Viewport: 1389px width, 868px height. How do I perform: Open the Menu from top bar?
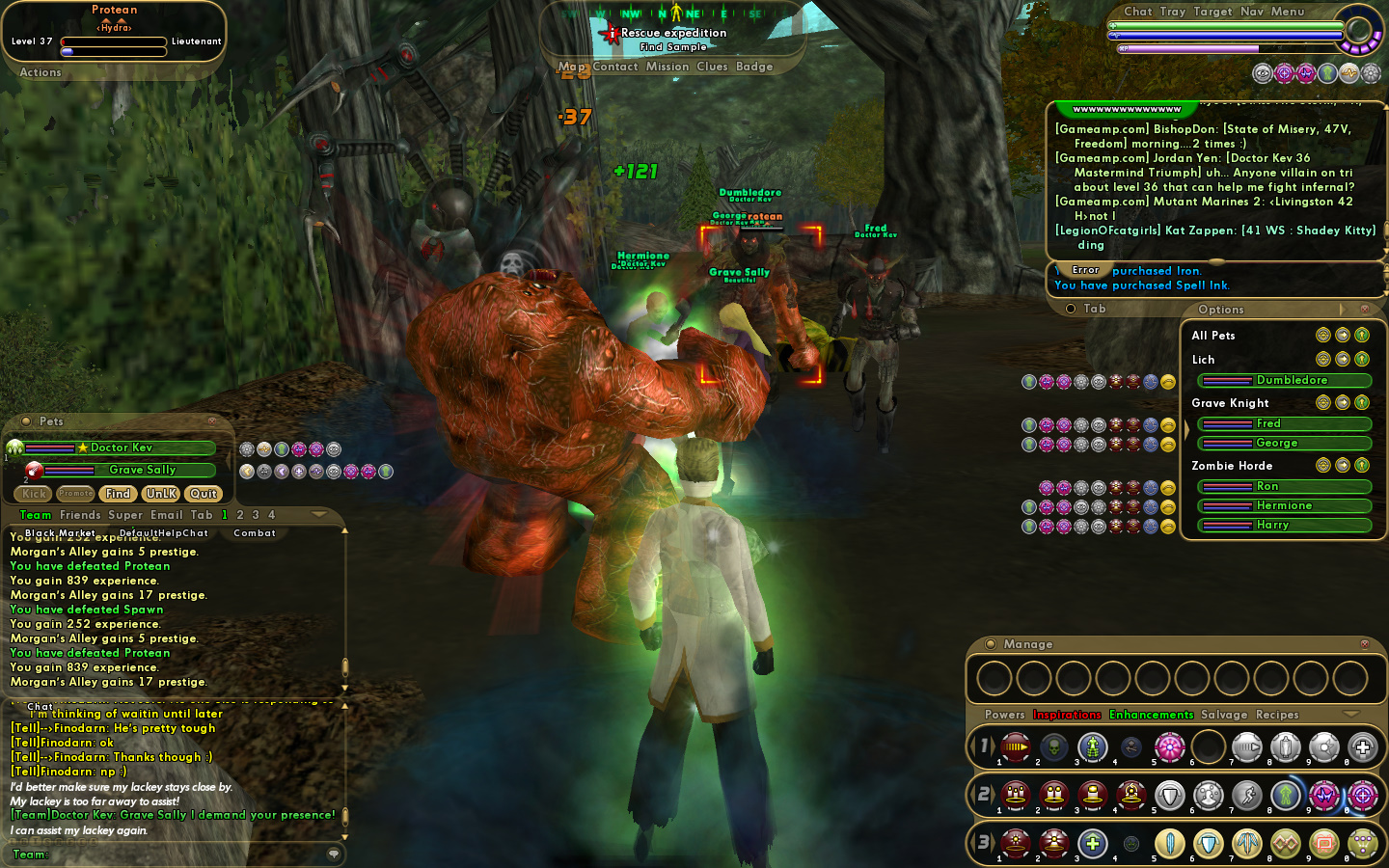point(1288,12)
